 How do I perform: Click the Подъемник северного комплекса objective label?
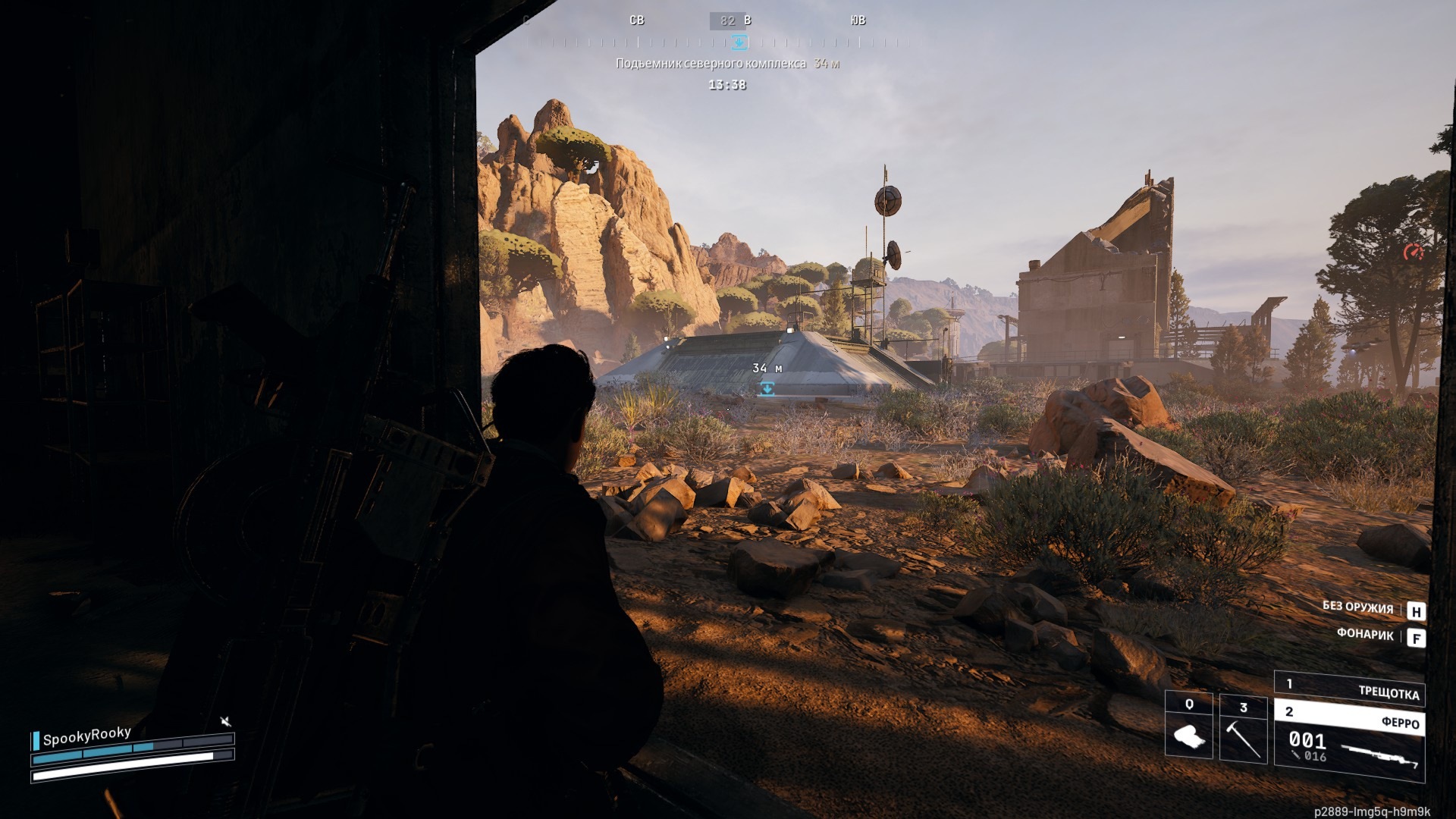711,64
